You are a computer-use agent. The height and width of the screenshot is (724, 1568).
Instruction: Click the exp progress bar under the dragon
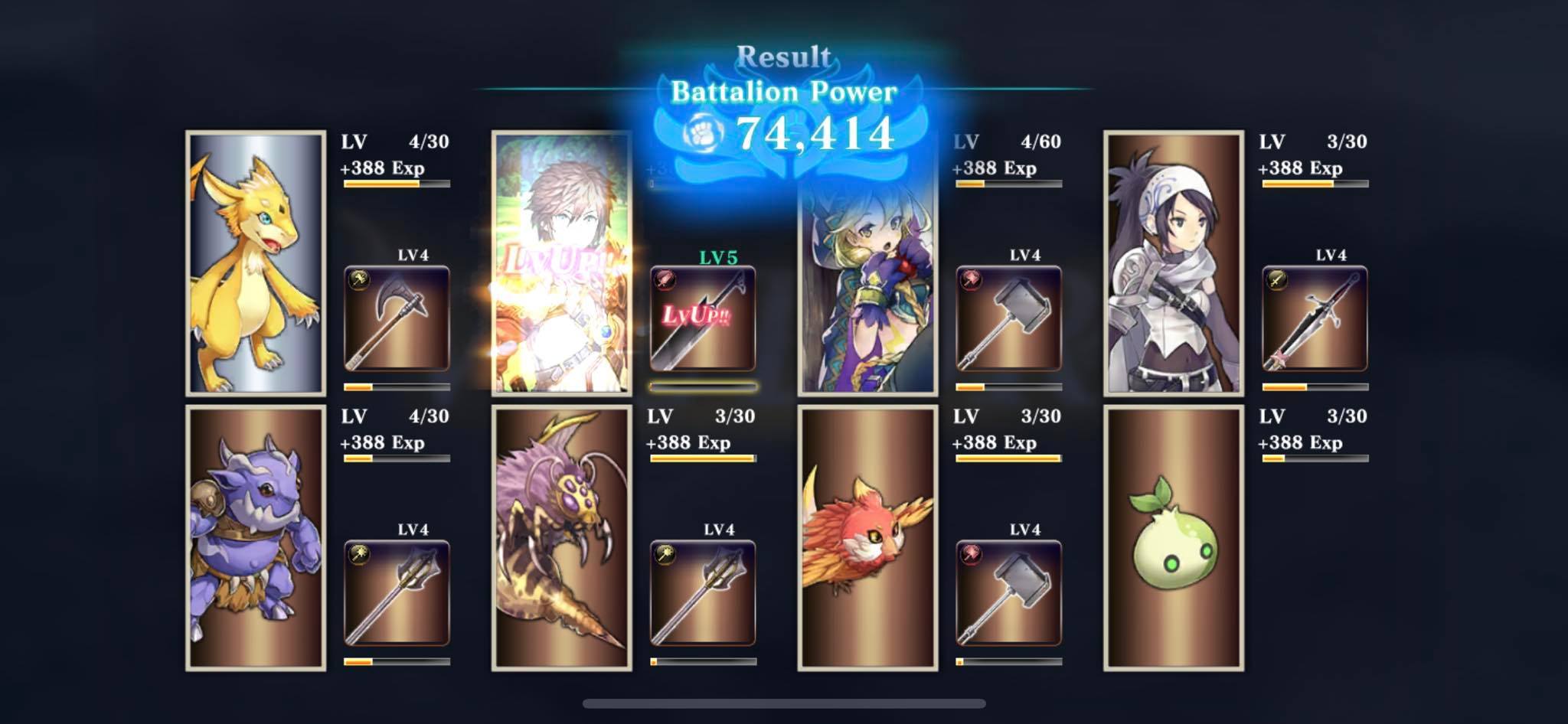pos(394,184)
